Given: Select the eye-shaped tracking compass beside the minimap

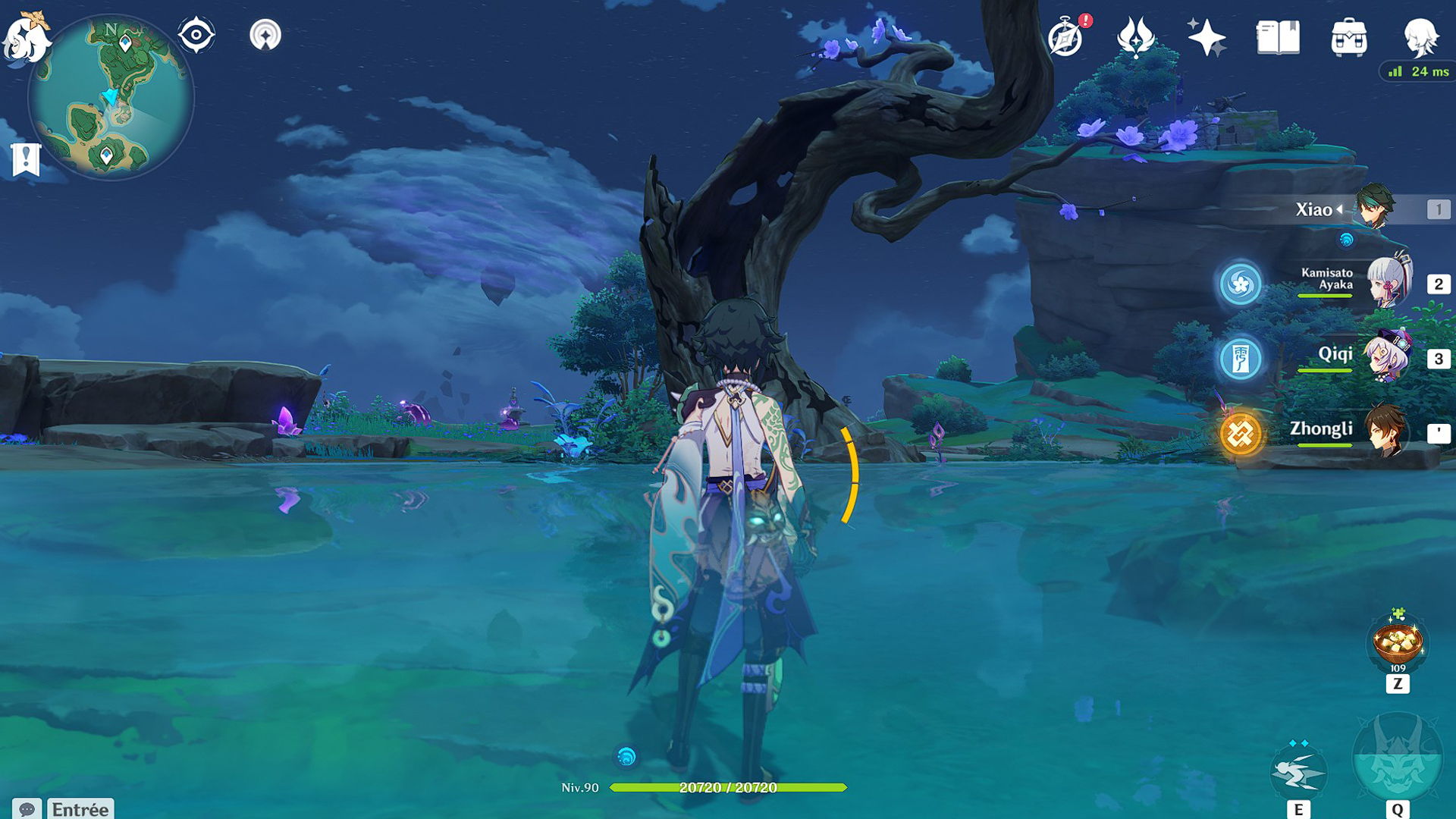Looking at the screenshot, I should point(197,33).
